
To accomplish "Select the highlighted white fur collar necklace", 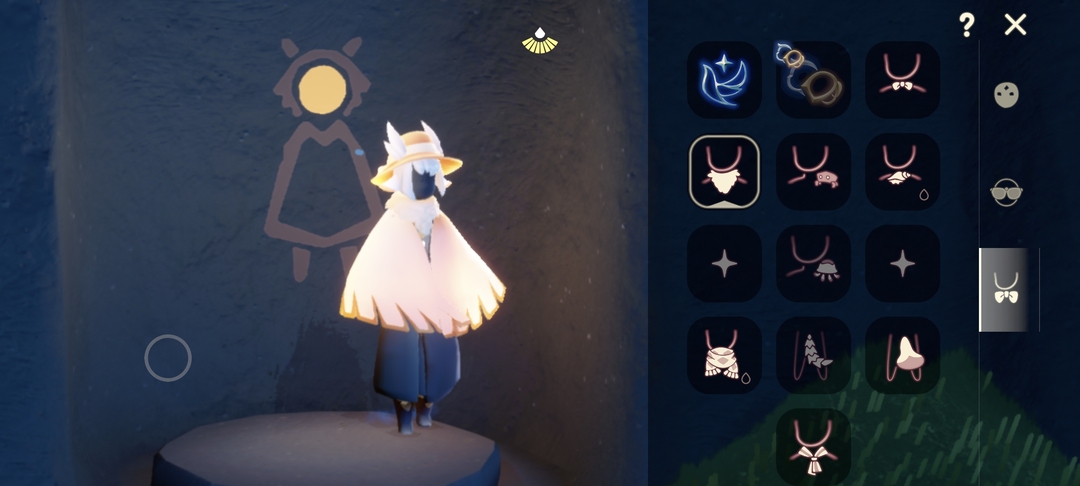I will 724,171.
